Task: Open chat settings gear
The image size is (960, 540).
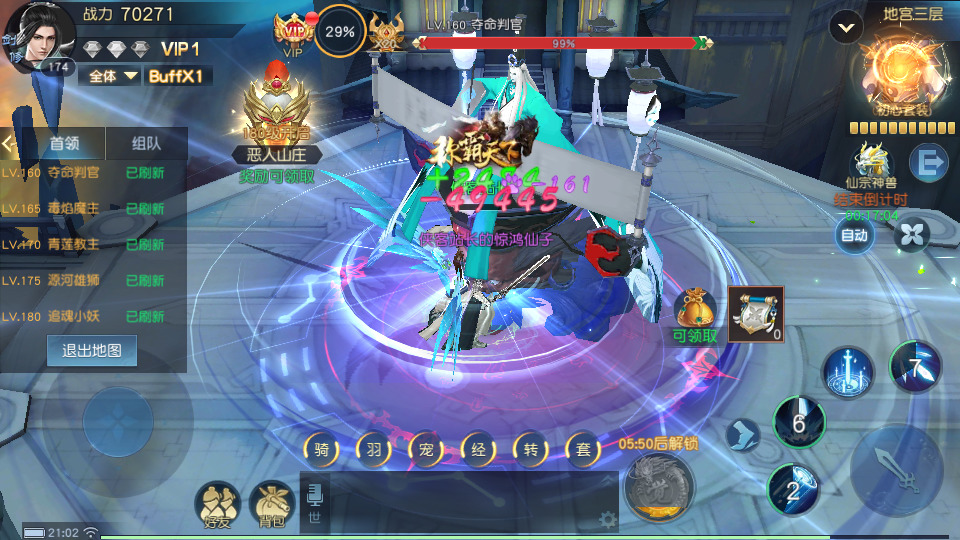Action: coord(606,519)
